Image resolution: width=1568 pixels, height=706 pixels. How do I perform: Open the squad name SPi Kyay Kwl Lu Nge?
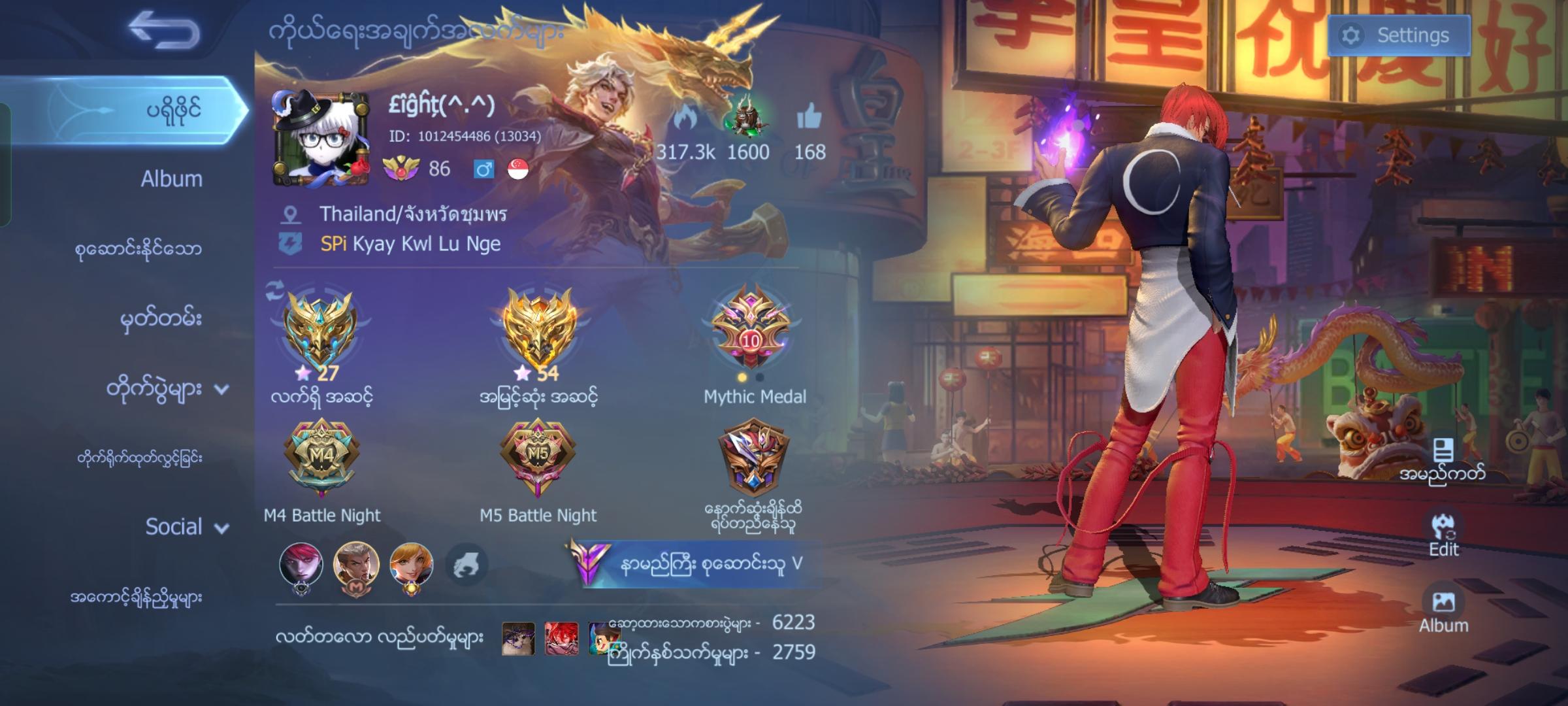410,244
